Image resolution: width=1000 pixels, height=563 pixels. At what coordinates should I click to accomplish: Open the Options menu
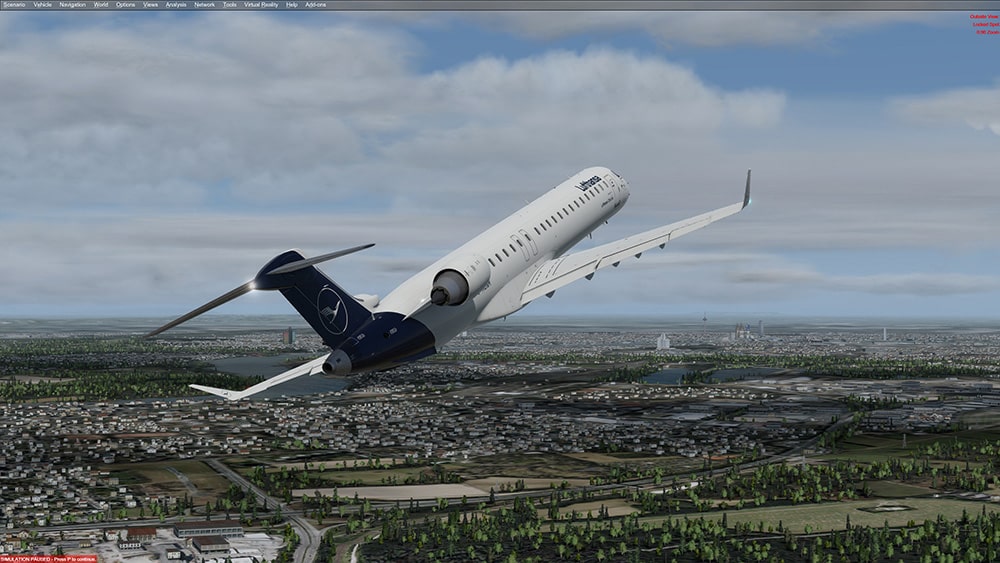pyautogui.click(x=125, y=4)
